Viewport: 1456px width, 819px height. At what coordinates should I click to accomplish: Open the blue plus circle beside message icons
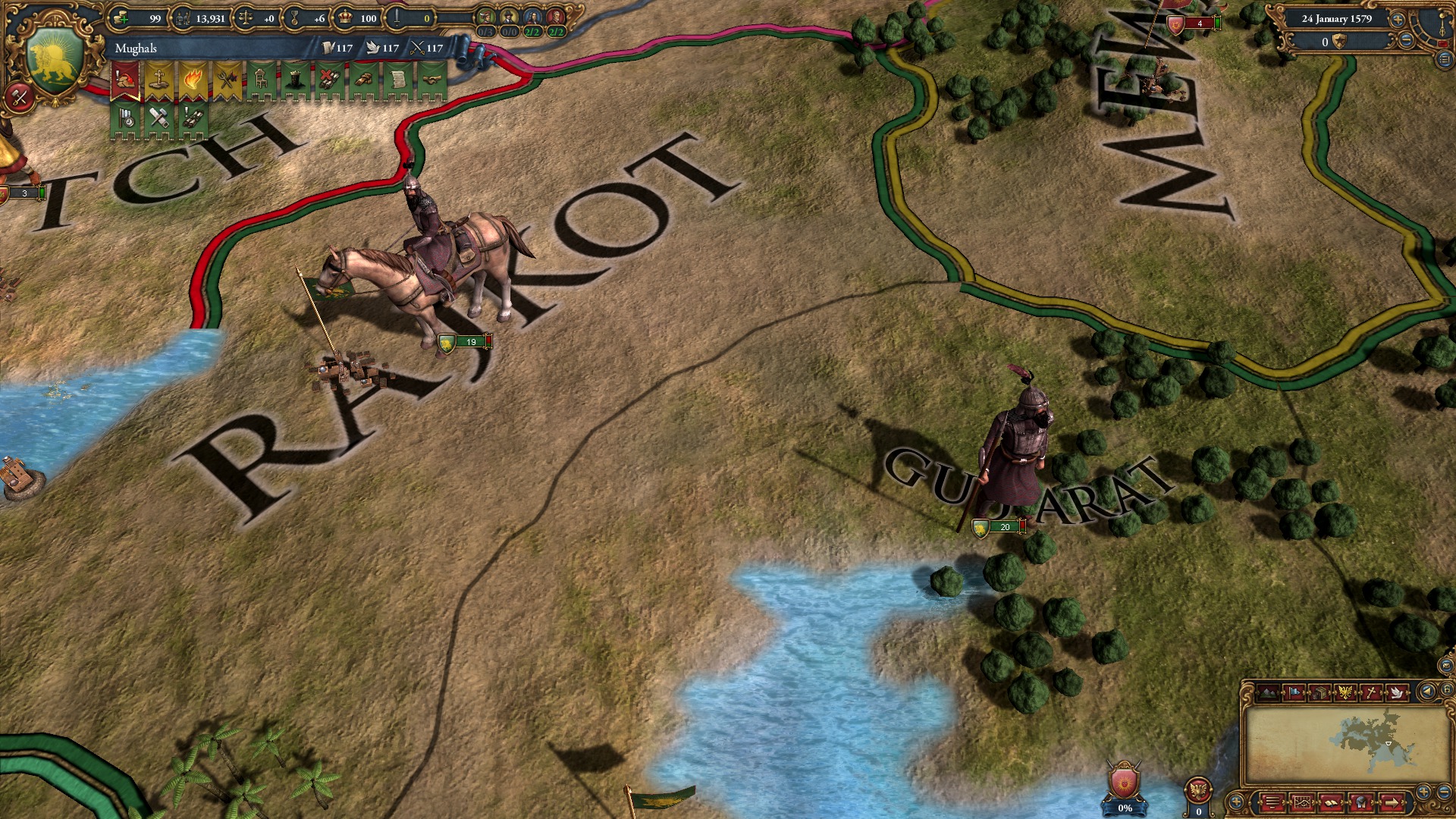(x=1238, y=802)
